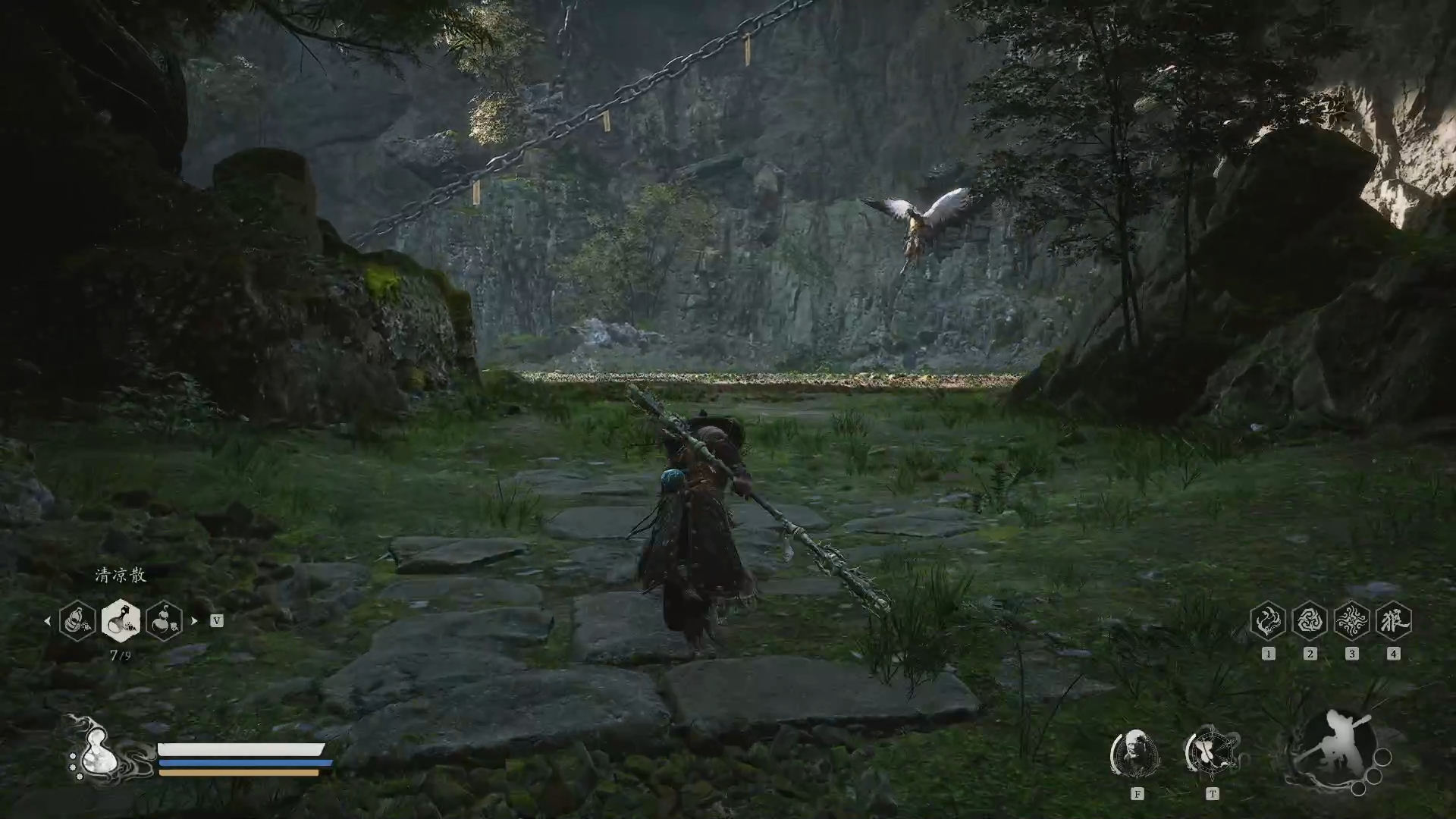Click the staff stance silhouette emblem
Viewport: 1456px width, 819px height.
[x=1333, y=749]
